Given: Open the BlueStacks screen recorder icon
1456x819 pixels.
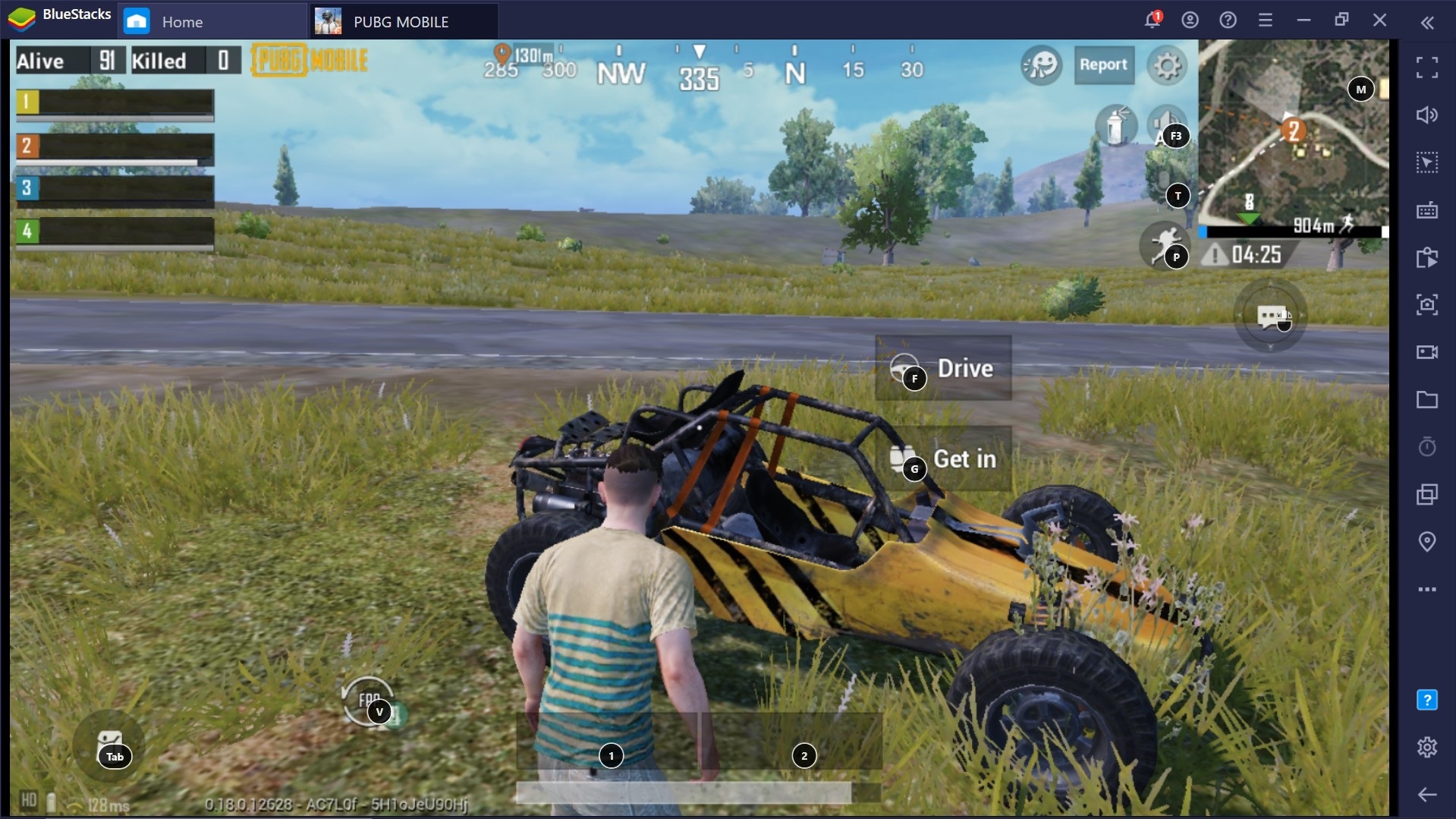Looking at the screenshot, I should pyautogui.click(x=1427, y=352).
